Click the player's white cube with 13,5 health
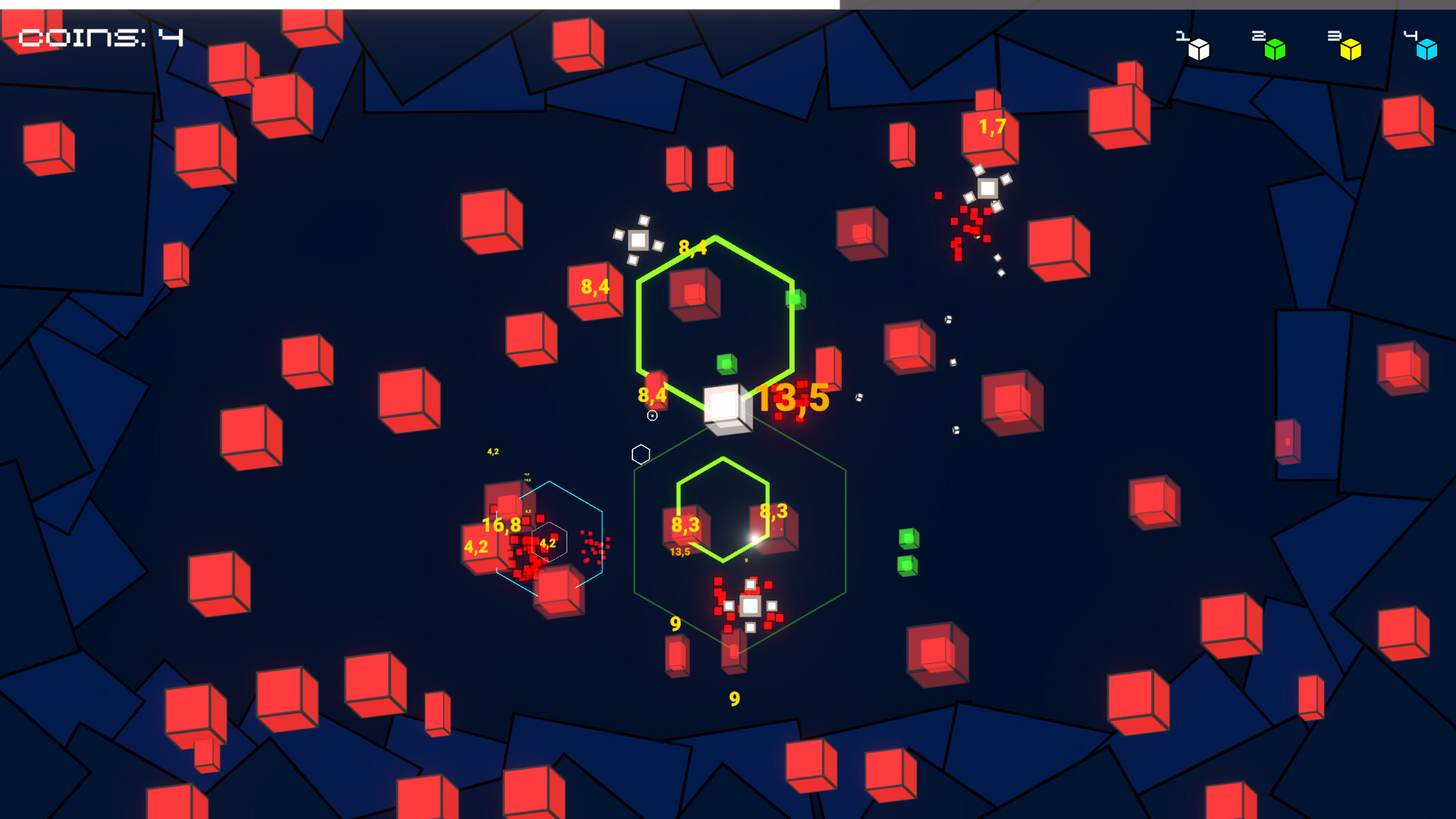Viewport: 1456px width, 819px height. pos(726,408)
